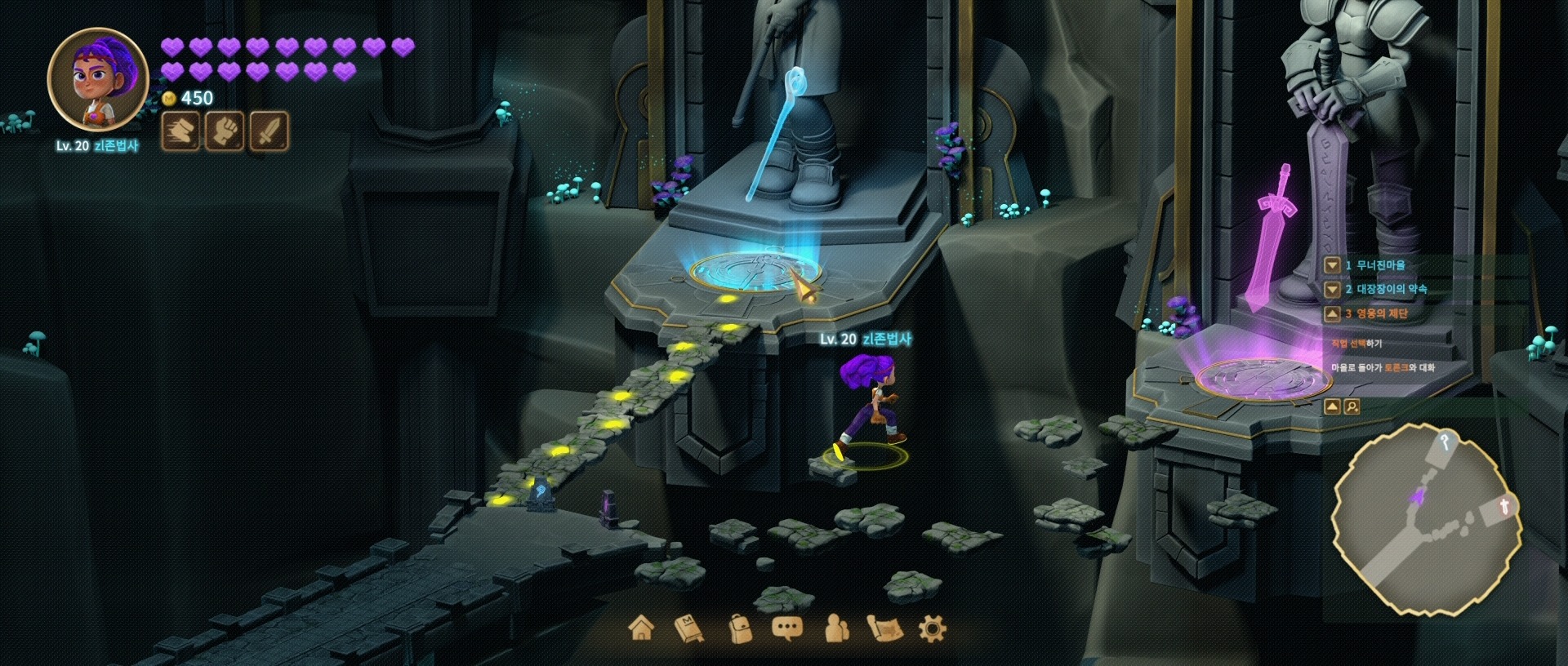Activate the dash boot skill
The width and height of the screenshot is (1568, 666).
coord(180,131)
